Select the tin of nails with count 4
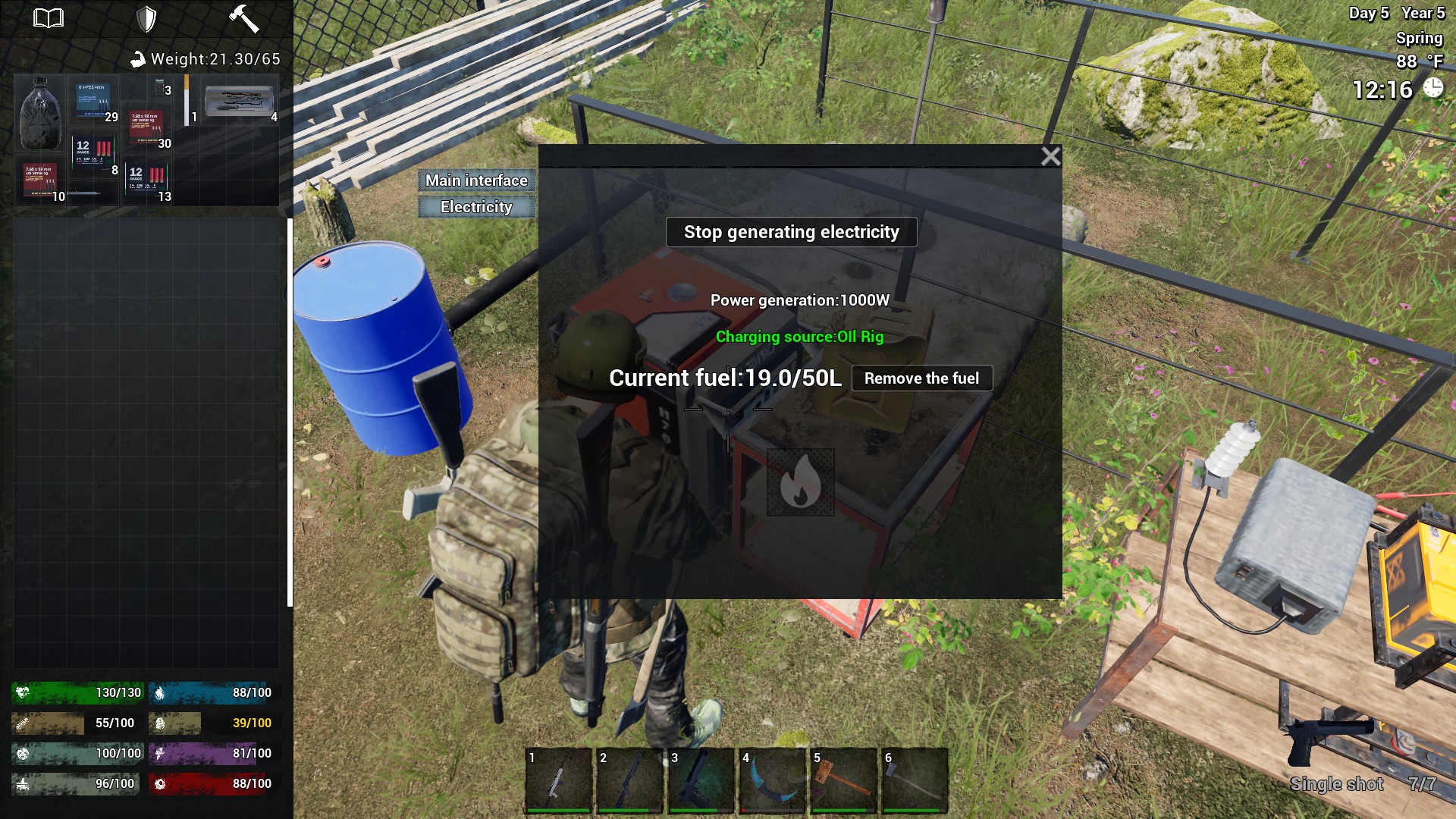The width and height of the screenshot is (1456, 819). pyautogui.click(x=240, y=100)
